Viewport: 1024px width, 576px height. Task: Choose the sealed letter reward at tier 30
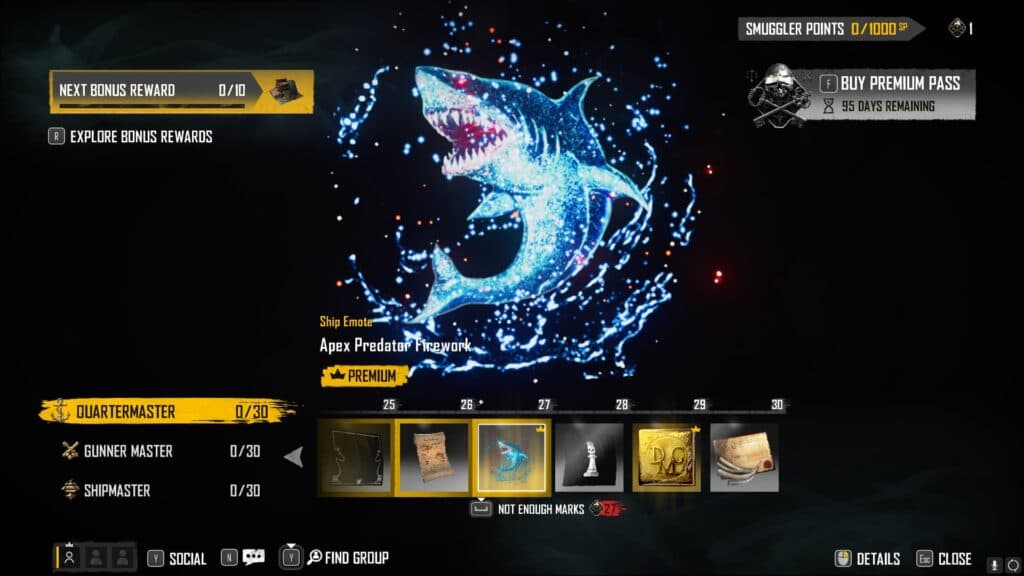coord(745,457)
